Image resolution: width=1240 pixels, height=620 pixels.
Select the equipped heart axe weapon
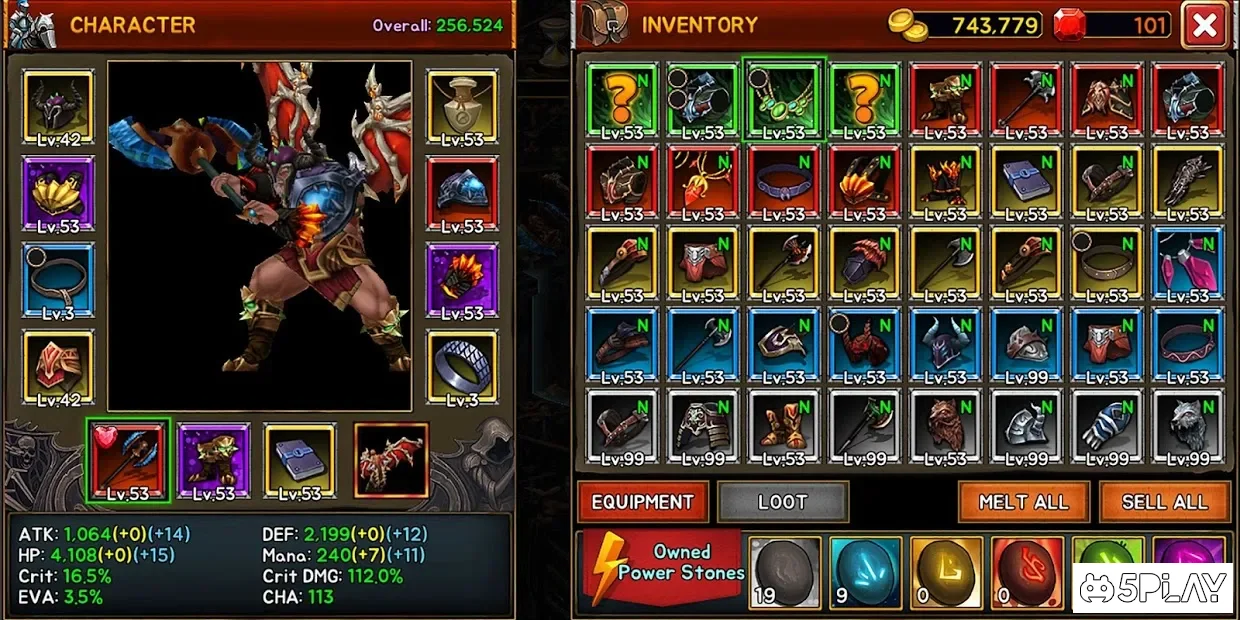128,460
